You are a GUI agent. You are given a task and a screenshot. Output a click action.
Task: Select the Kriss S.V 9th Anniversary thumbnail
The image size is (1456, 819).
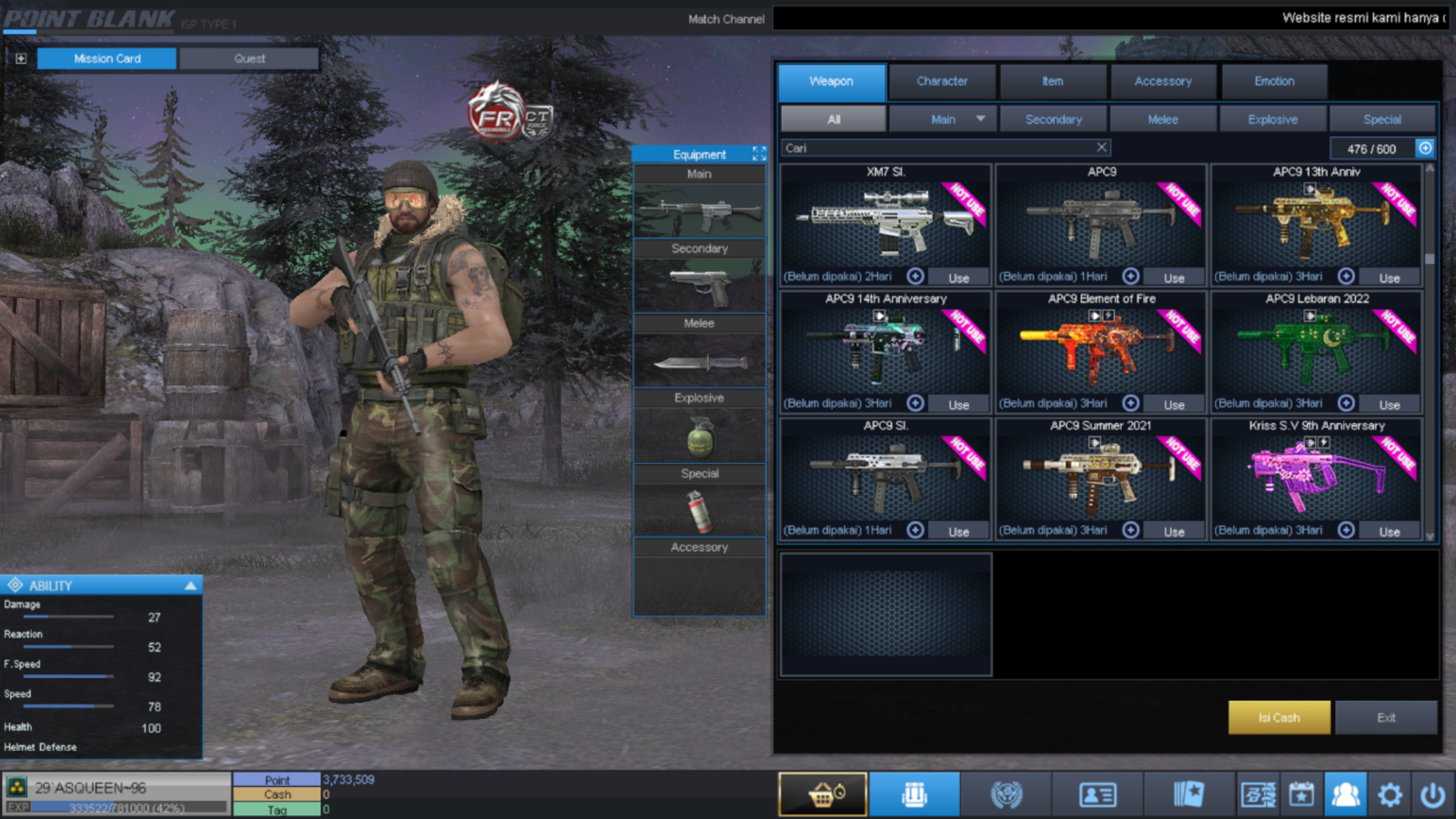(x=1316, y=473)
